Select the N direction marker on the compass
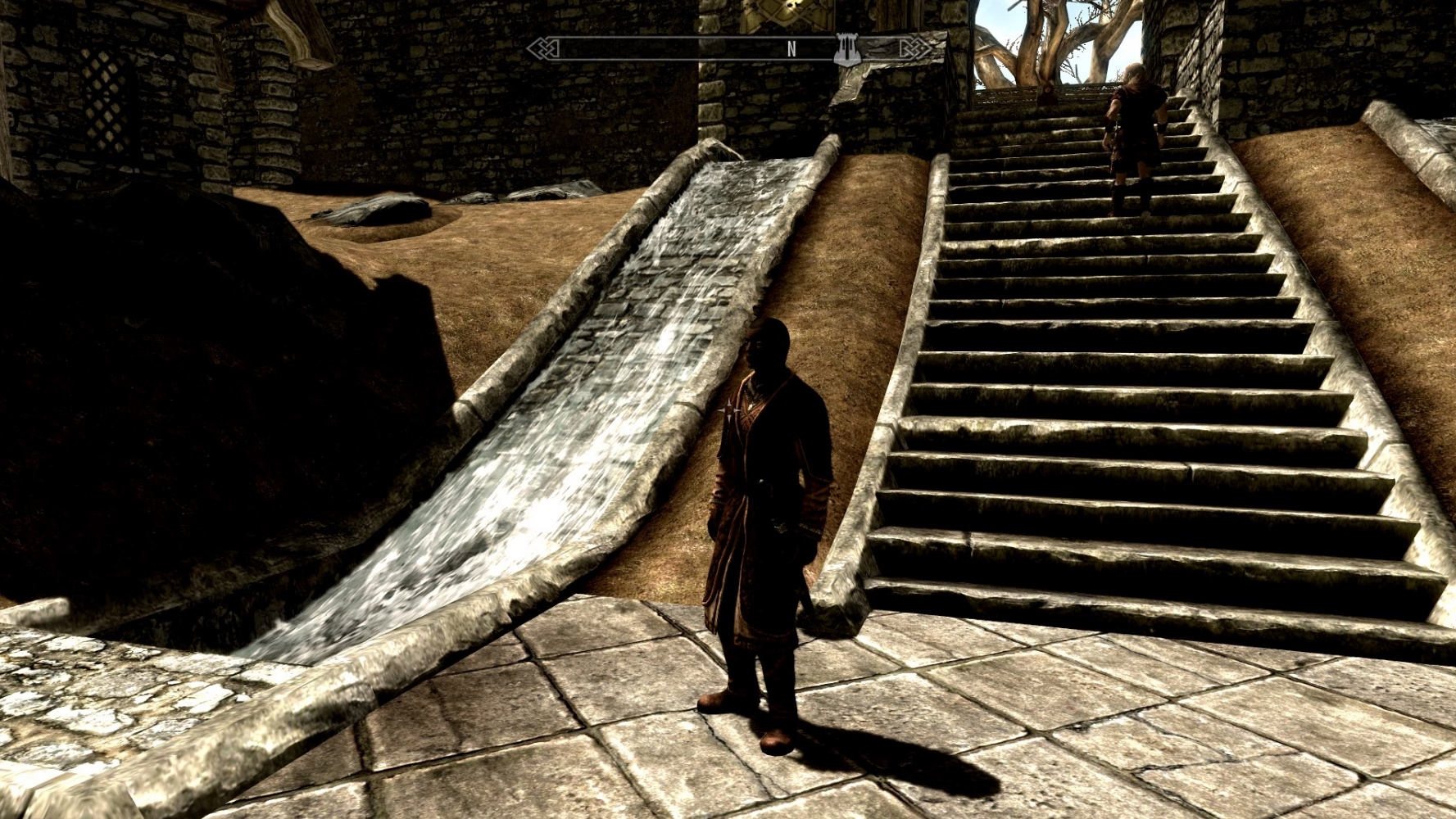 (x=790, y=49)
